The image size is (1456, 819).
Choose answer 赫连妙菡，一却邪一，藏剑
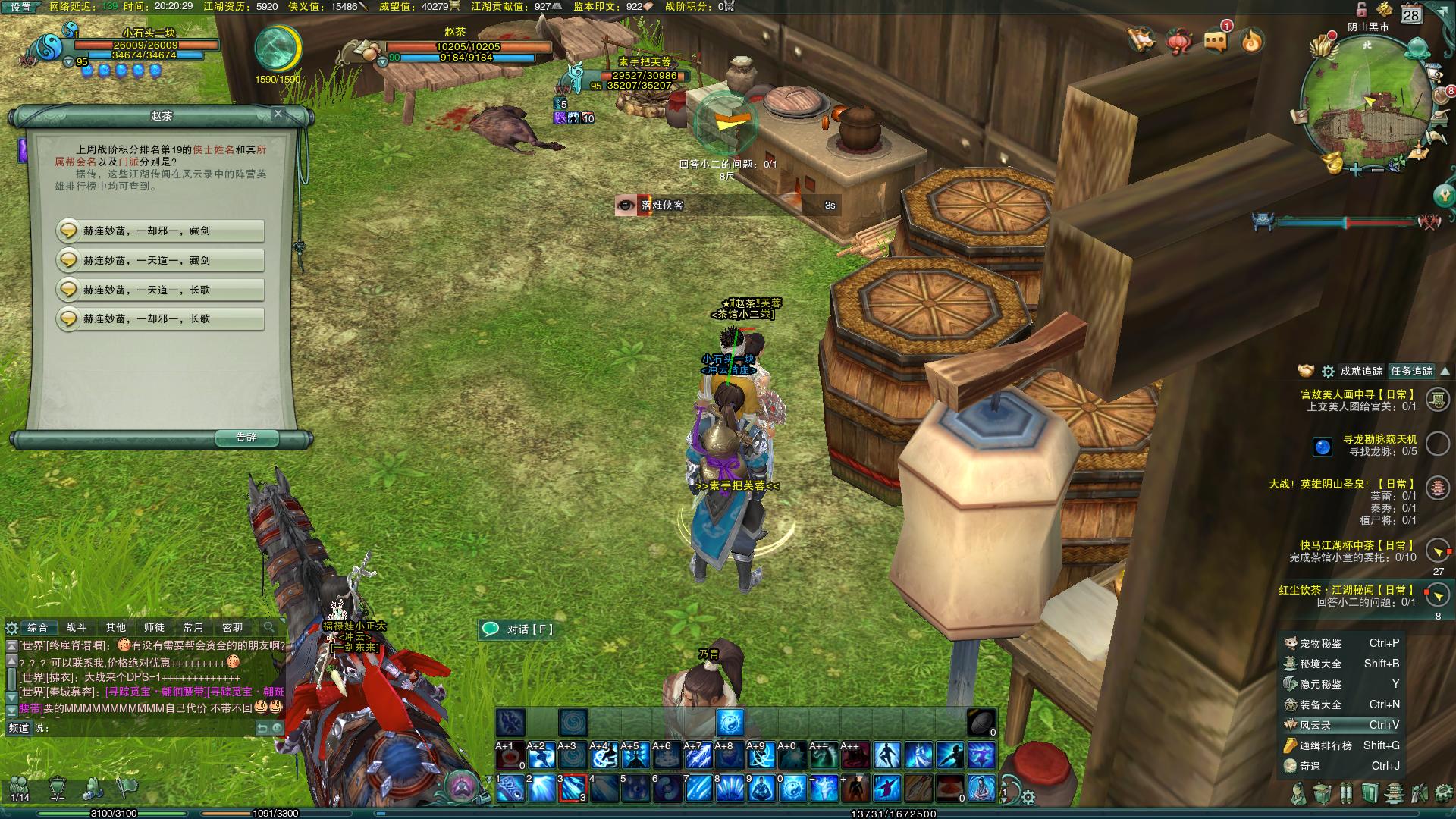[x=160, y=231]
